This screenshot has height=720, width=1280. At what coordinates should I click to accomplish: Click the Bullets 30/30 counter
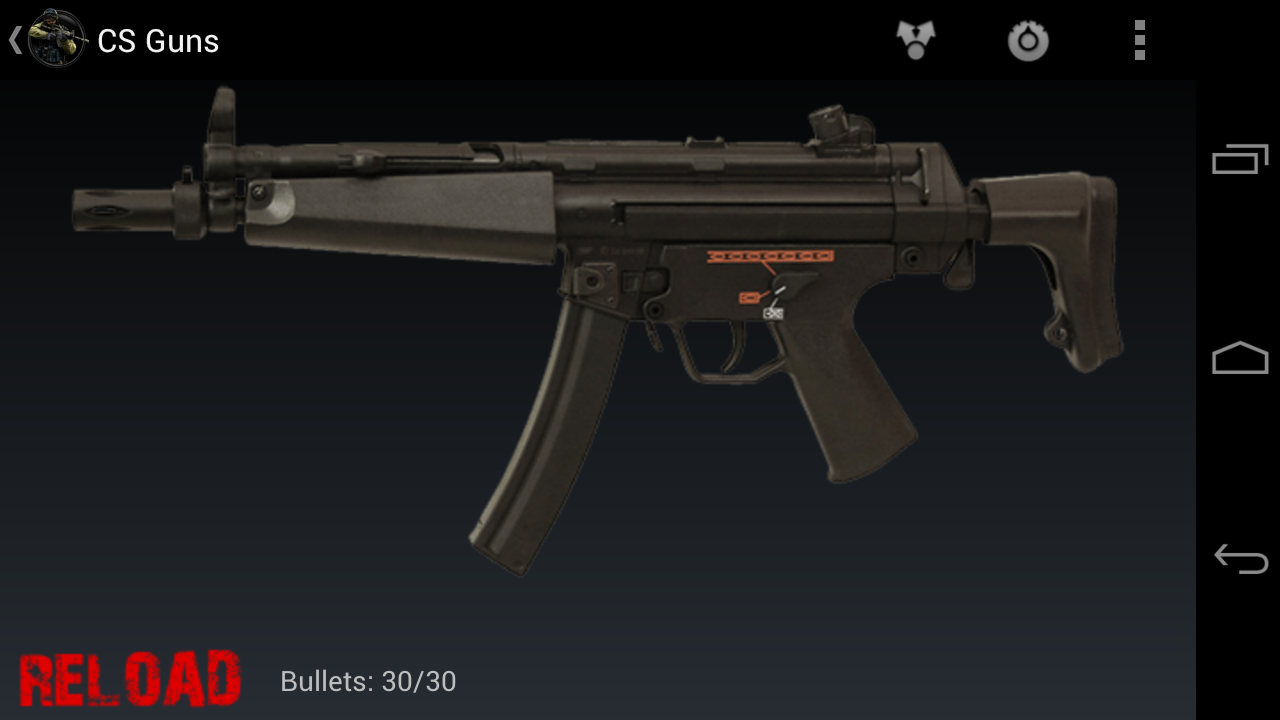367,681
